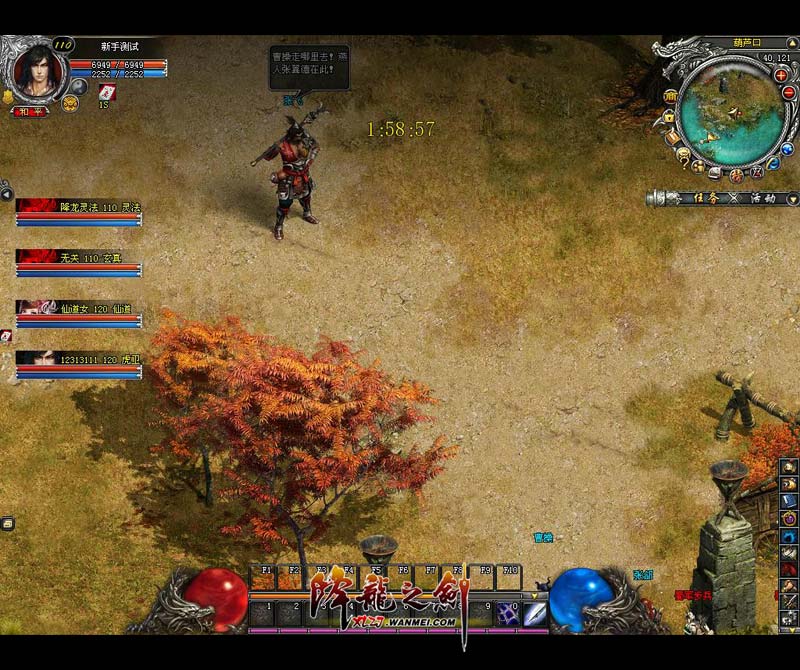Click the yin-yang icon beside the portrait
This screenshot has height=670, width=800.
pyautogui.click(x=80, y=88)
